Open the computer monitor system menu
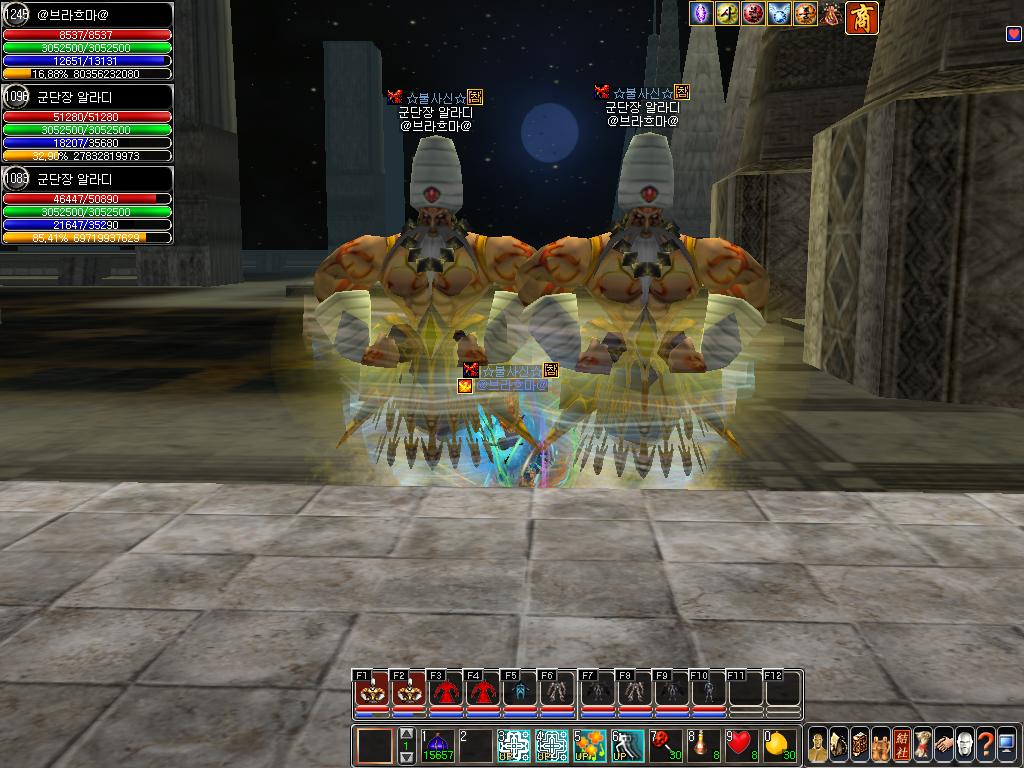This screenshot has height=768, width=1024. coord(1007,745)
